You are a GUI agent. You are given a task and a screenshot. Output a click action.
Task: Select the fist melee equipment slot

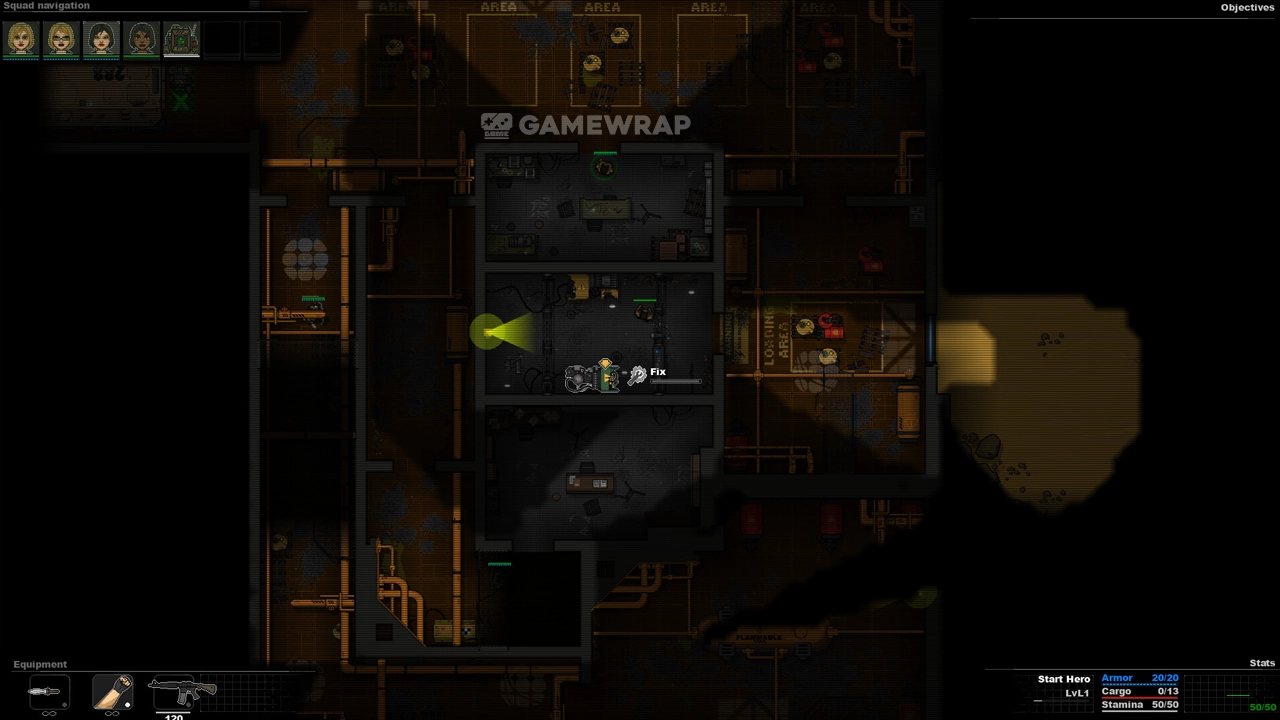point(112,691)
